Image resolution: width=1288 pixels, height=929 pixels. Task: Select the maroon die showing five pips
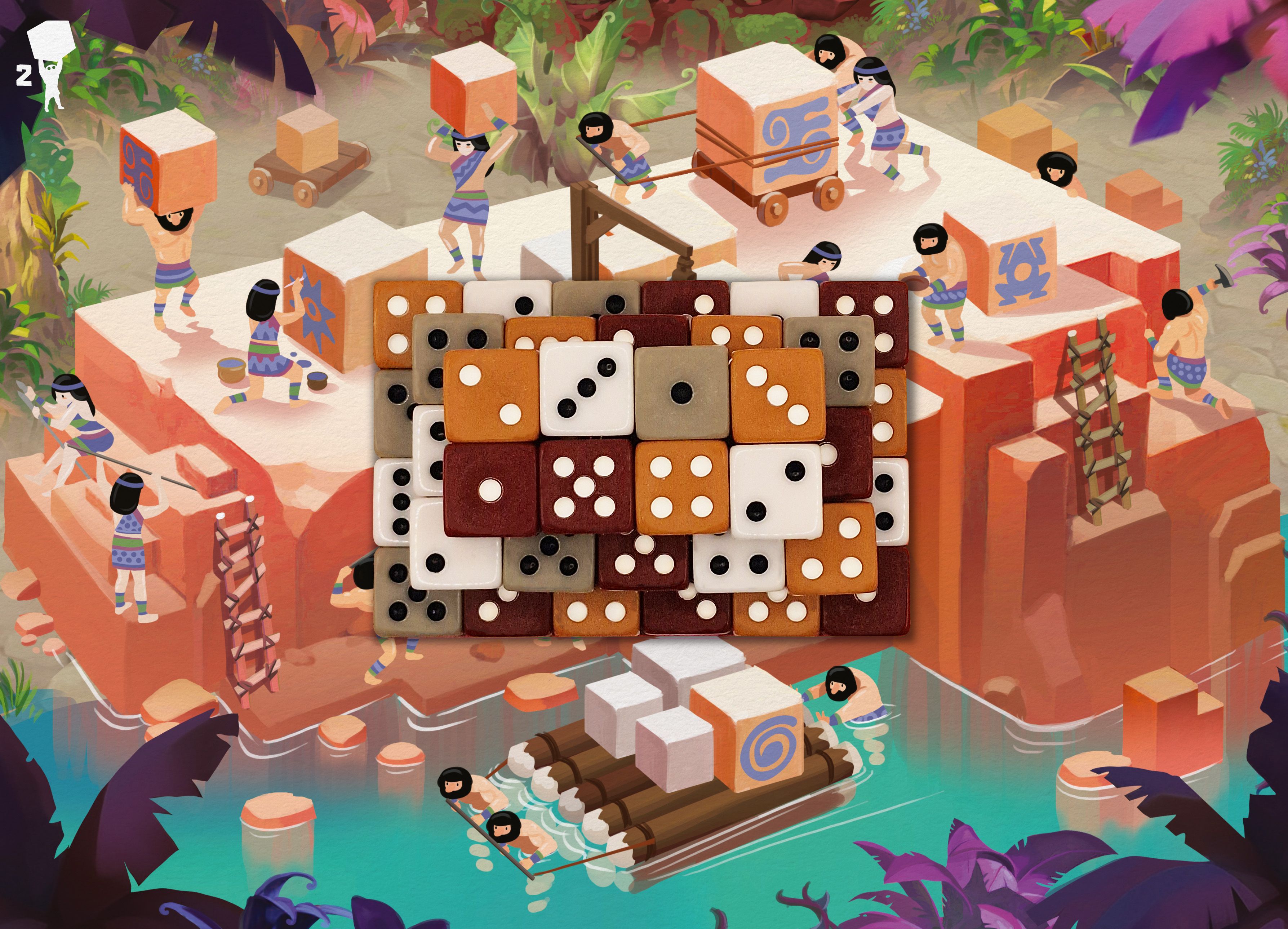[586, 487]
